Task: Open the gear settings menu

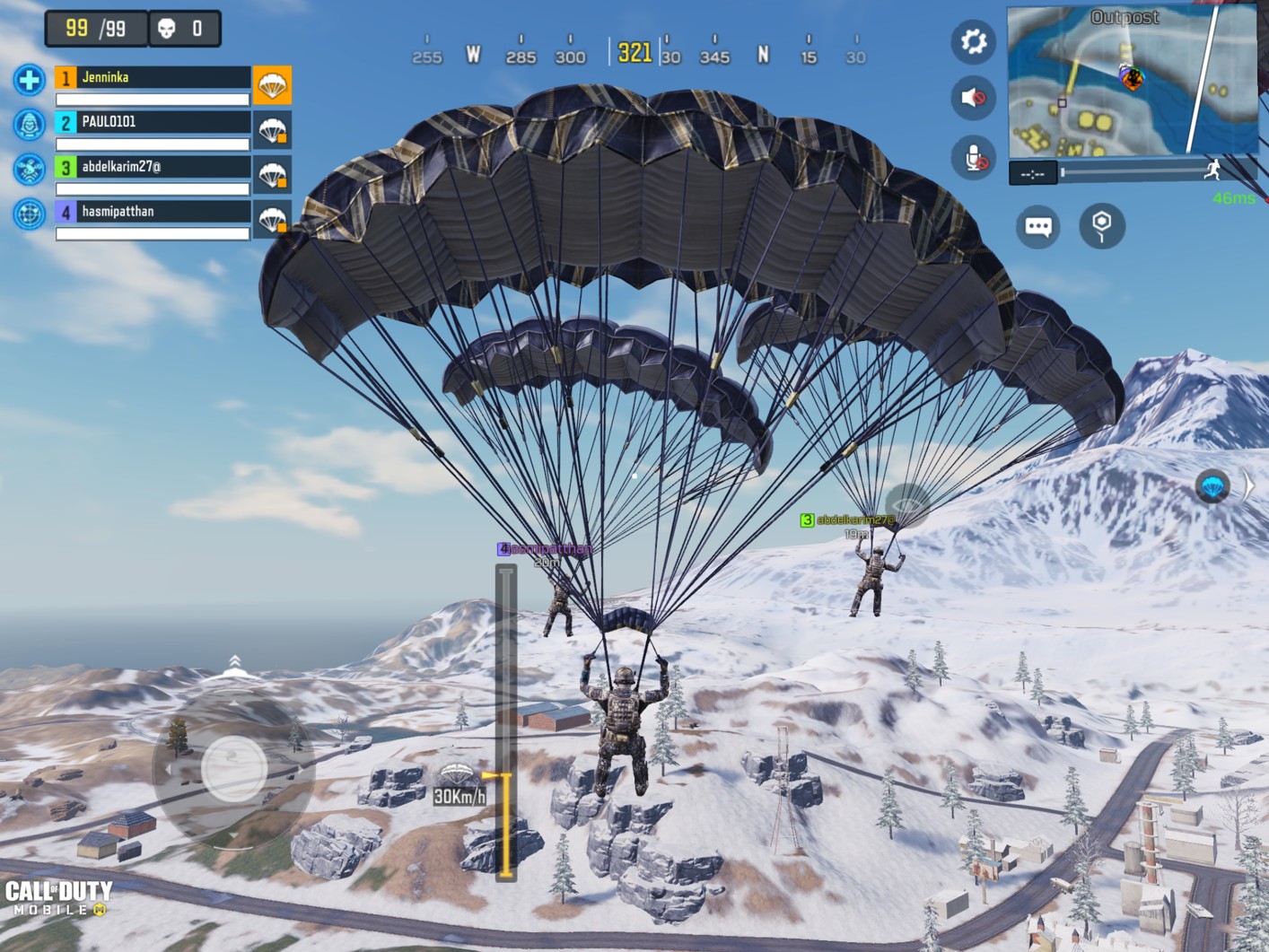Action: click(974, 42)
